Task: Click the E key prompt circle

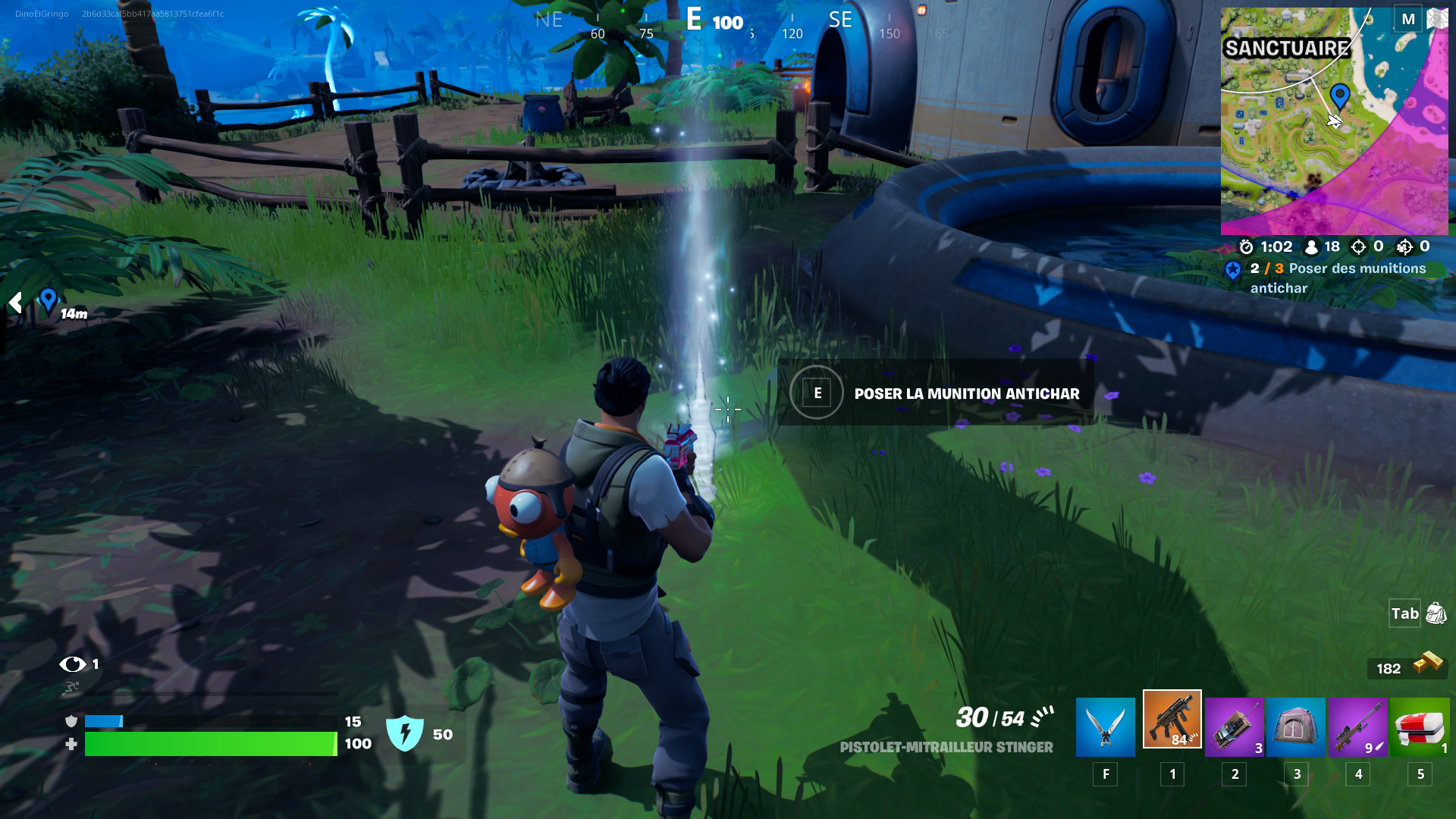Action: [x=816, y=394]
